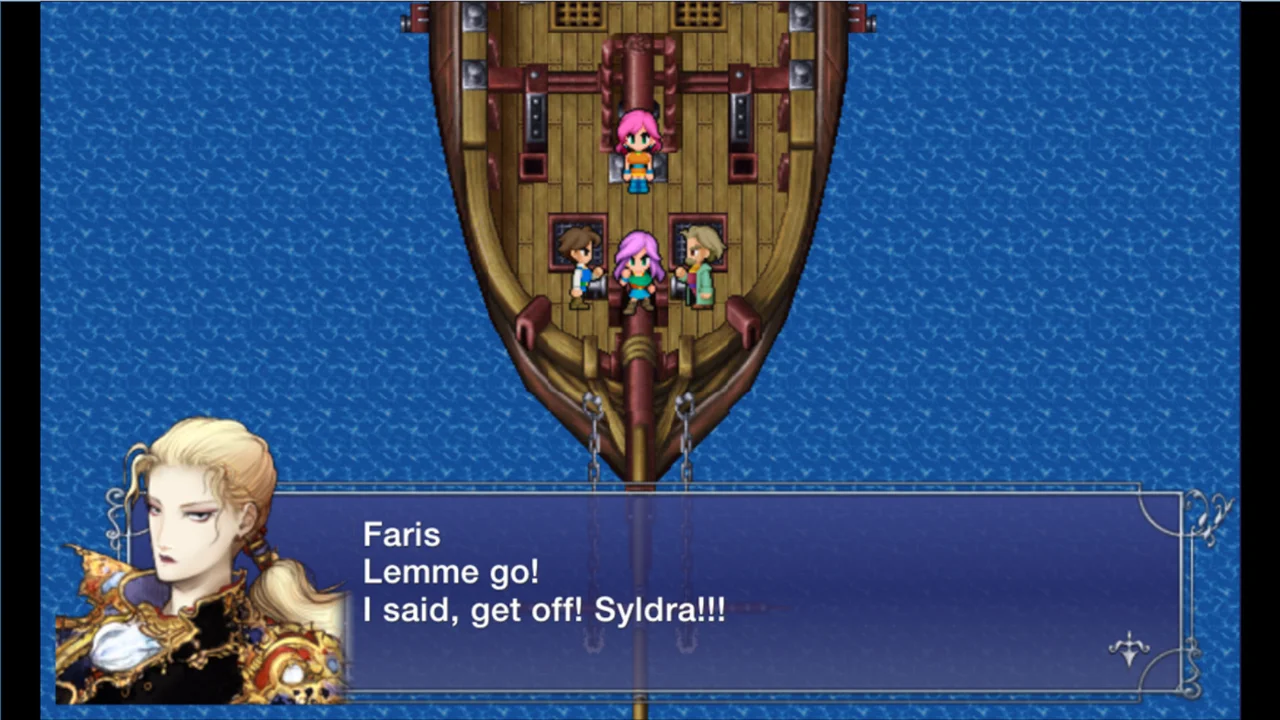Image resolution: width=1280 pixels, height=720 pixels.
Task: Click the 'I said, get off! Syldra!!!' text line
Action: (544, 610)
